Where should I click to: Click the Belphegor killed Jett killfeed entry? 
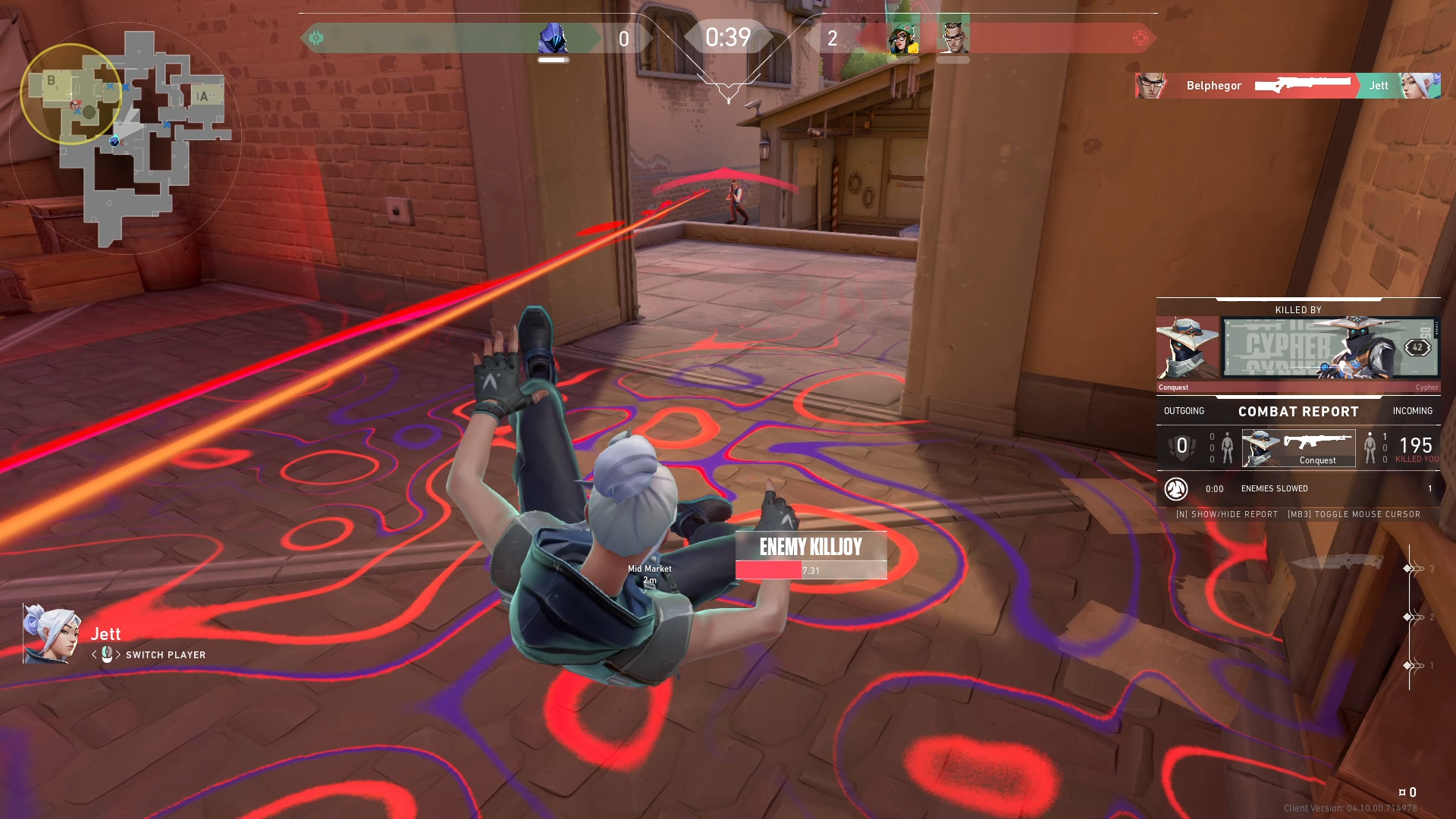click(x=1288, y=86)
